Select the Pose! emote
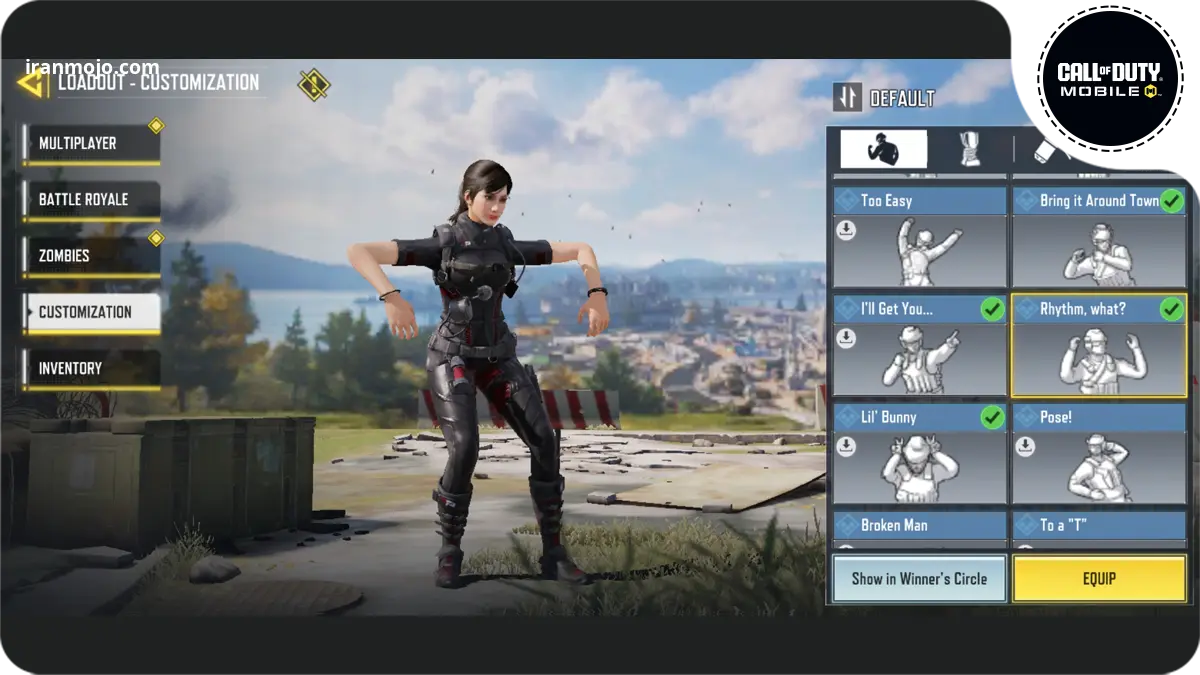The image size is (1200, 675). point(1099,454)
